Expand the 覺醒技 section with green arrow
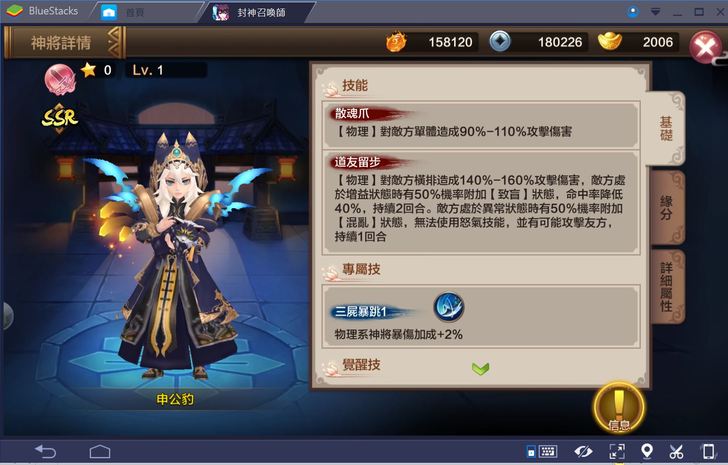 [480, 368]
